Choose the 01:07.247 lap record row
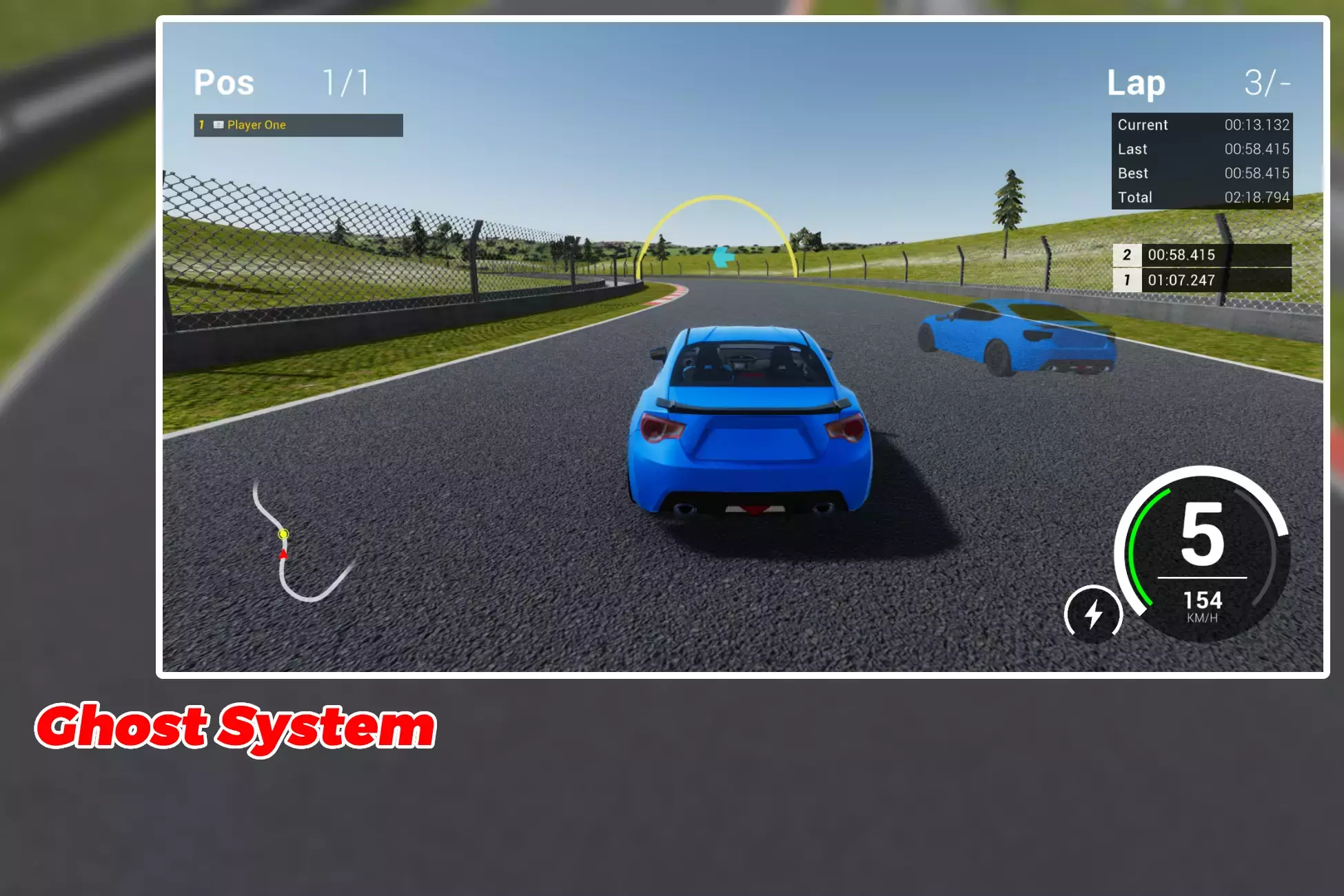 1201,281
